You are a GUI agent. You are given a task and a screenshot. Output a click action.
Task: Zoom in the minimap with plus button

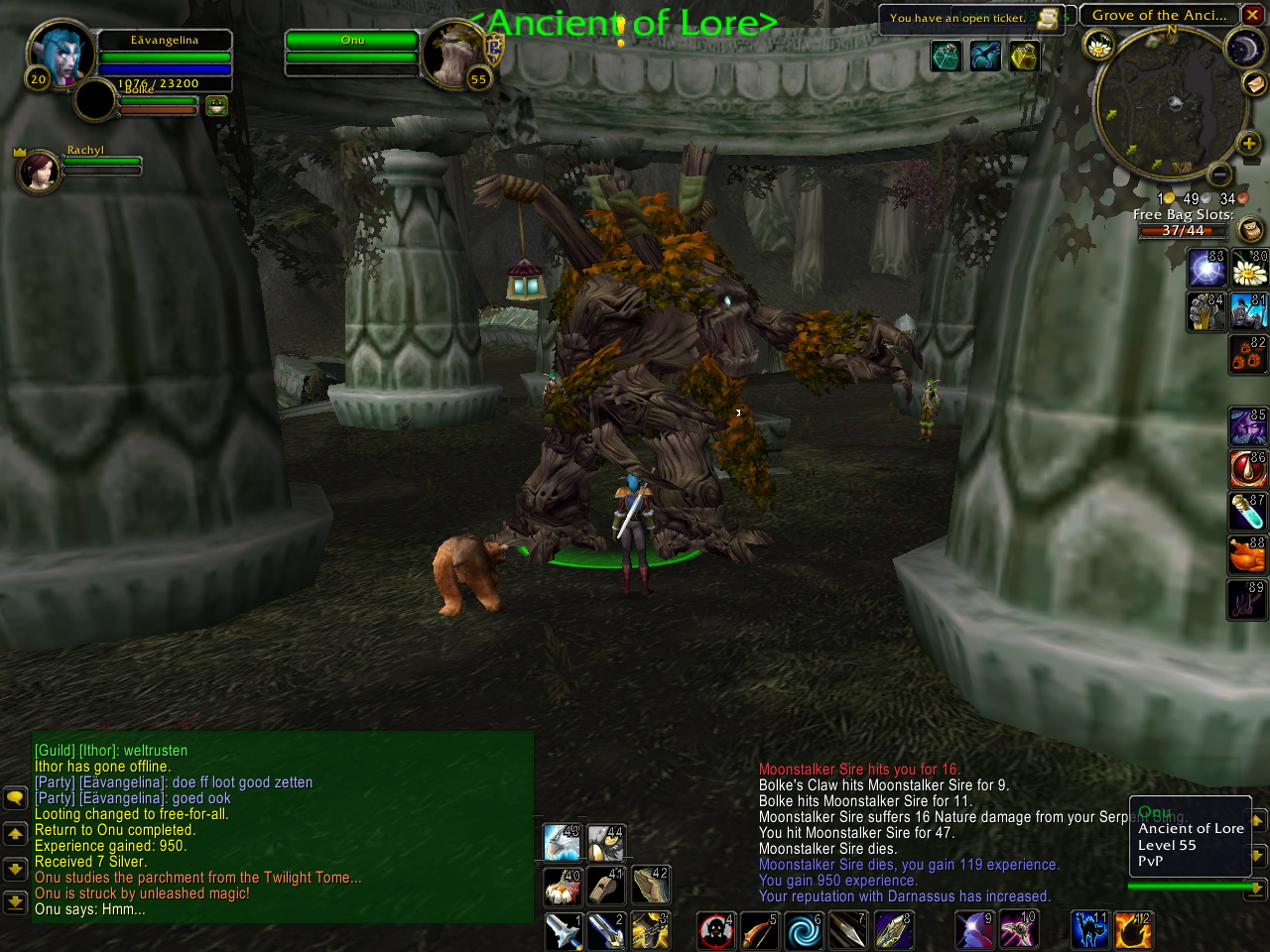[1248, 144]
